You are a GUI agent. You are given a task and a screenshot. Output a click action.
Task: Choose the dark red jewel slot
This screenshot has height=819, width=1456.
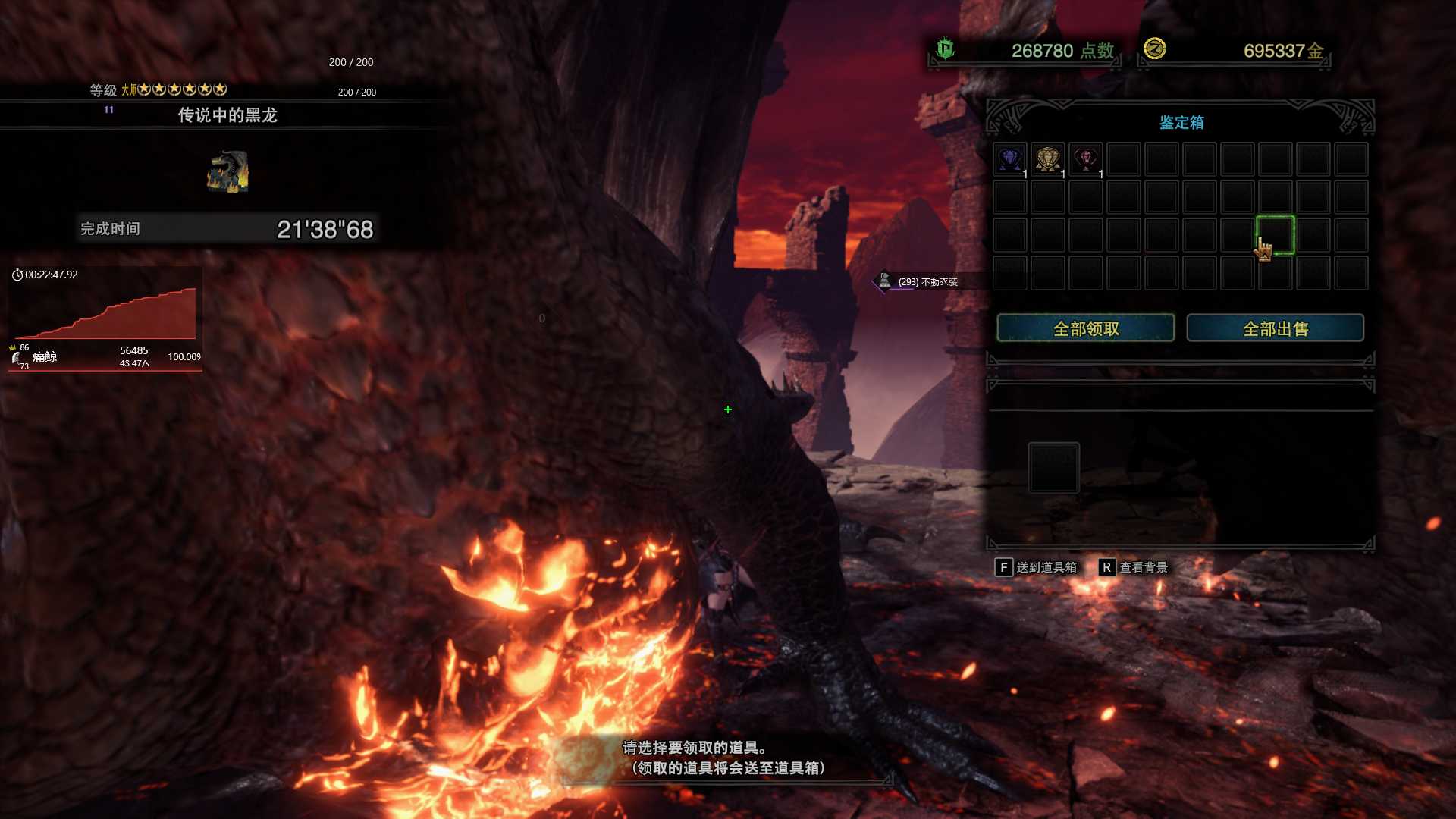pos(1085,159)
